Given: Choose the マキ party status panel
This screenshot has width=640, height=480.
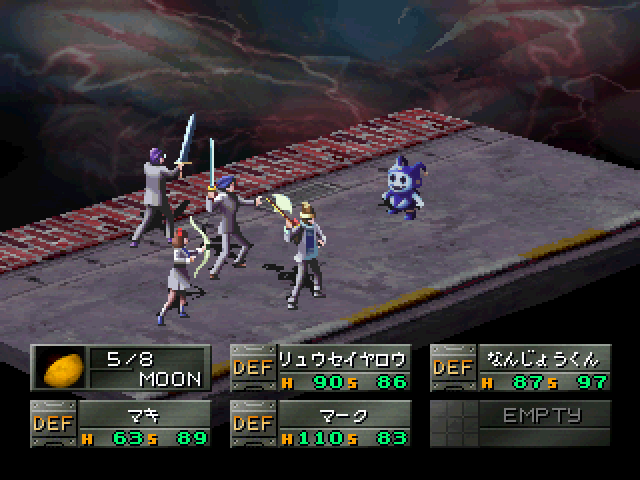Looking at the screenshot, I should click(x=120, y=424).
